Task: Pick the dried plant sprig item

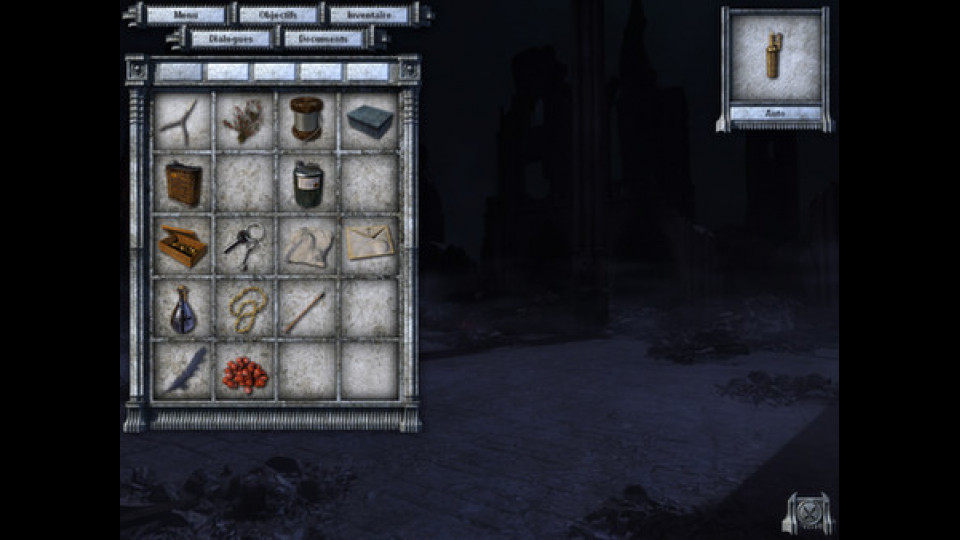Action: [x=244, y=121]
